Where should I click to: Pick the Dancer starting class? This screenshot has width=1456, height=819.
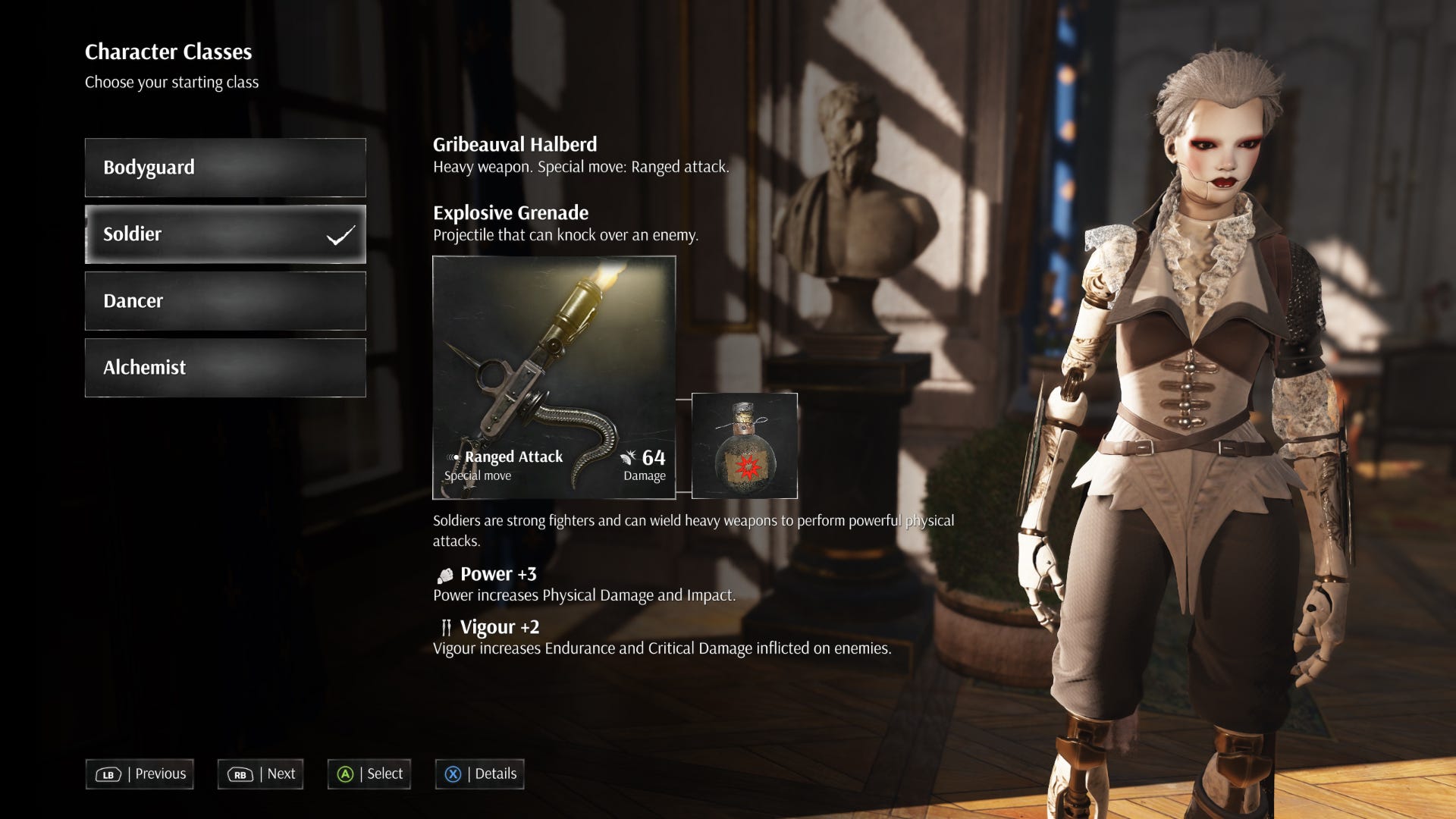225,301
